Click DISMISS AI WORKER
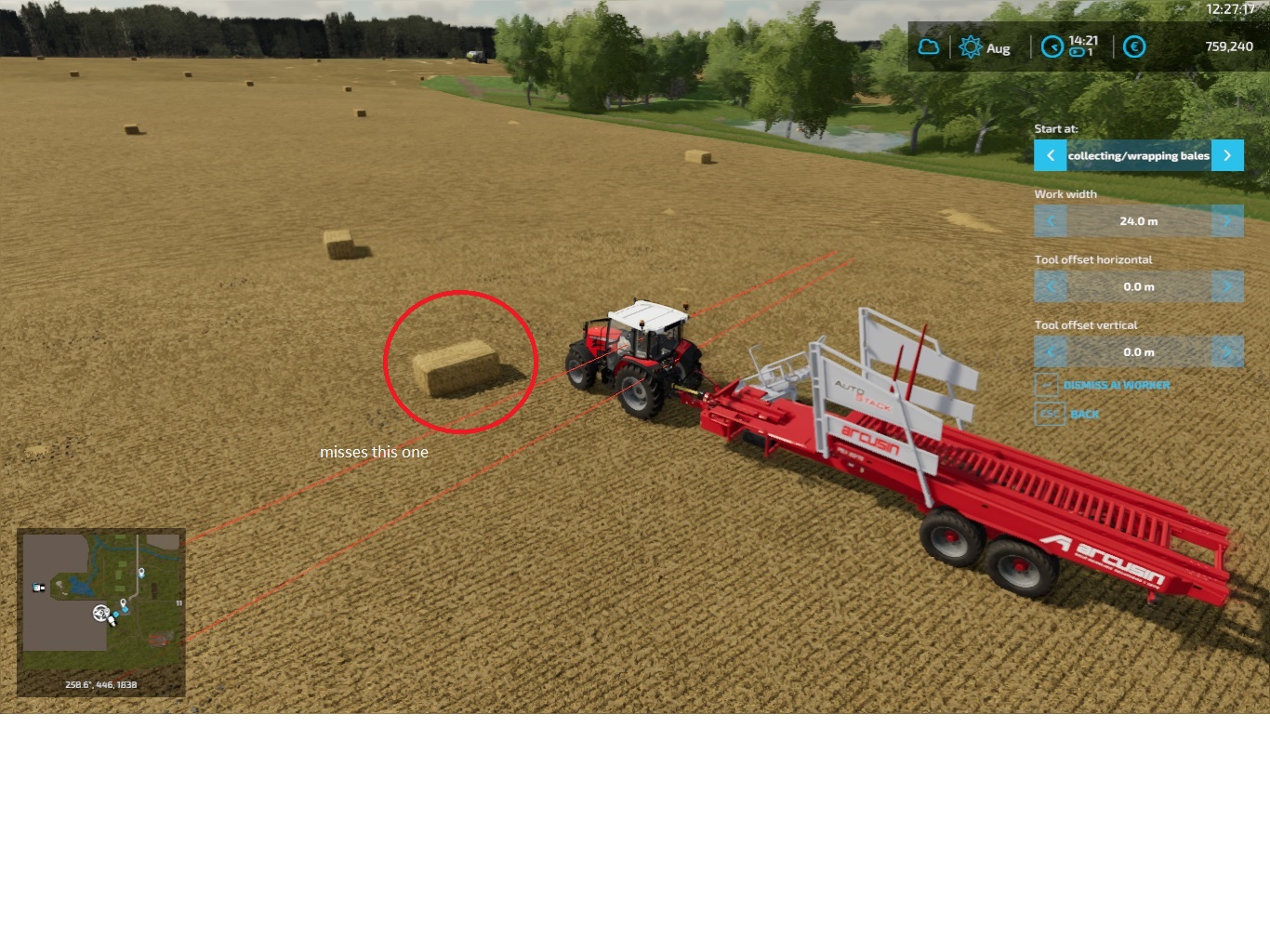 point(1118,385)
